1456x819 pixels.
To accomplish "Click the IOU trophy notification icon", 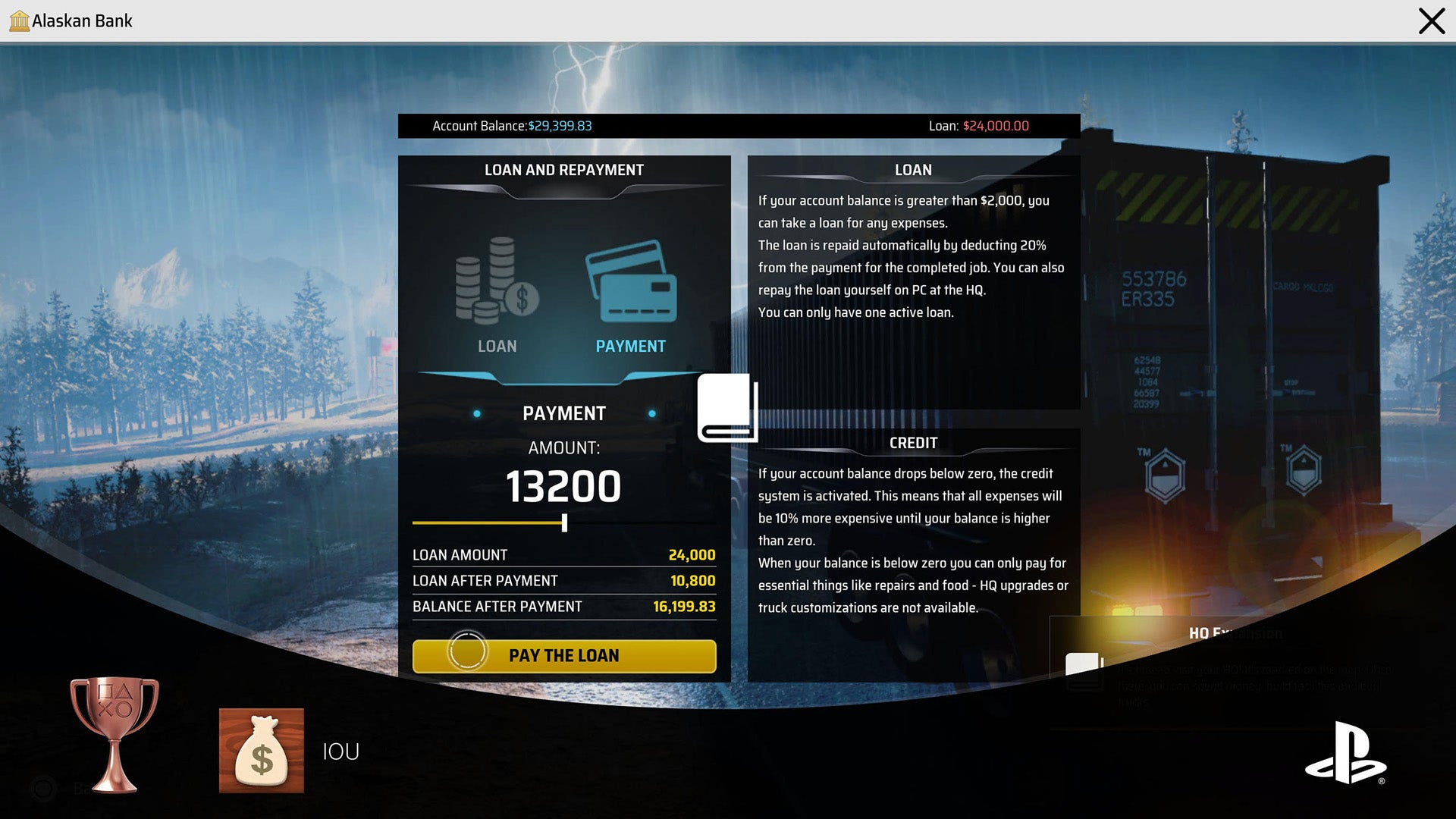I will tap(262, 751).
